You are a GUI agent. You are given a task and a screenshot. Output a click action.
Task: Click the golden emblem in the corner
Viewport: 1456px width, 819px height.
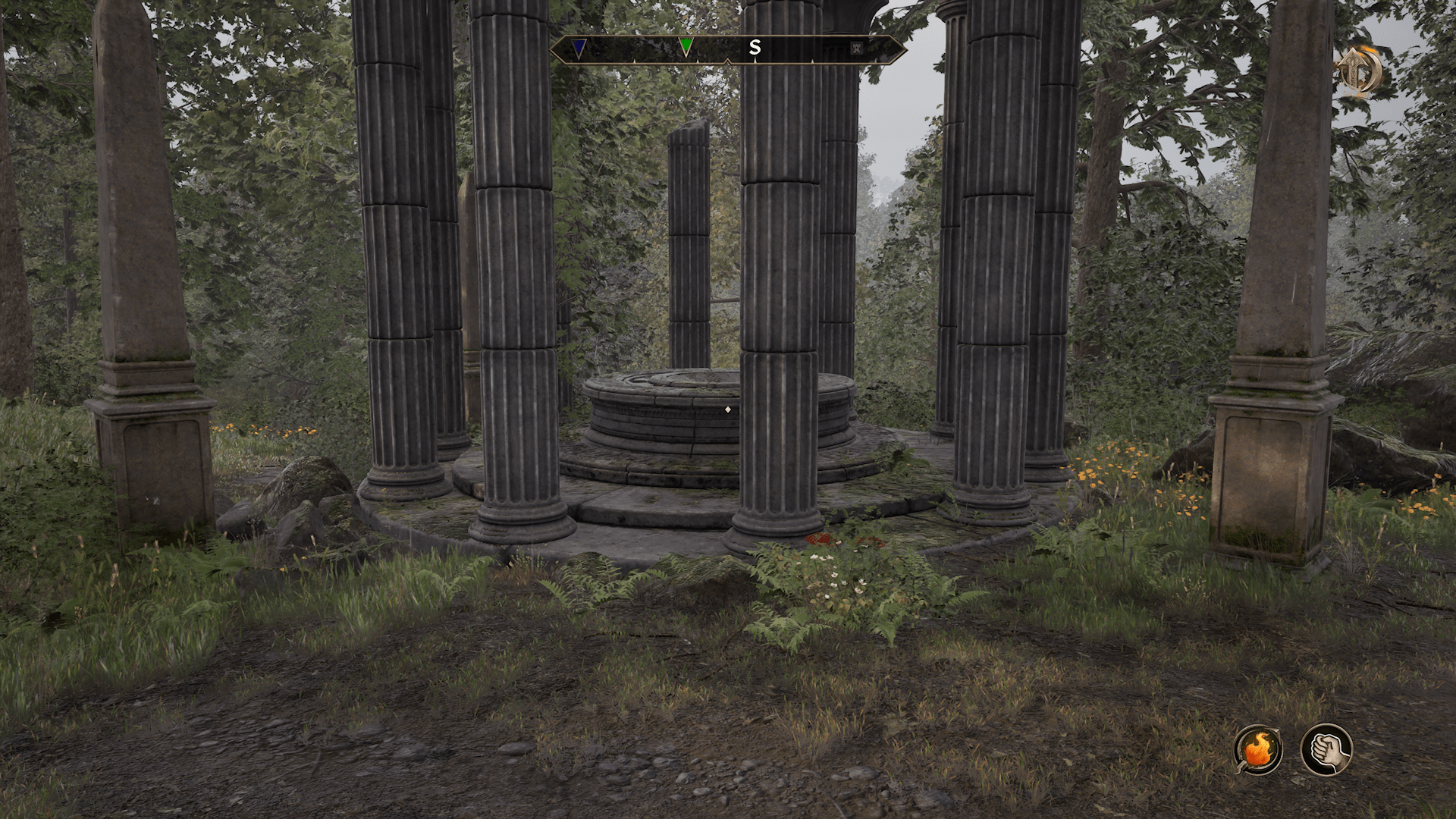1360,73
